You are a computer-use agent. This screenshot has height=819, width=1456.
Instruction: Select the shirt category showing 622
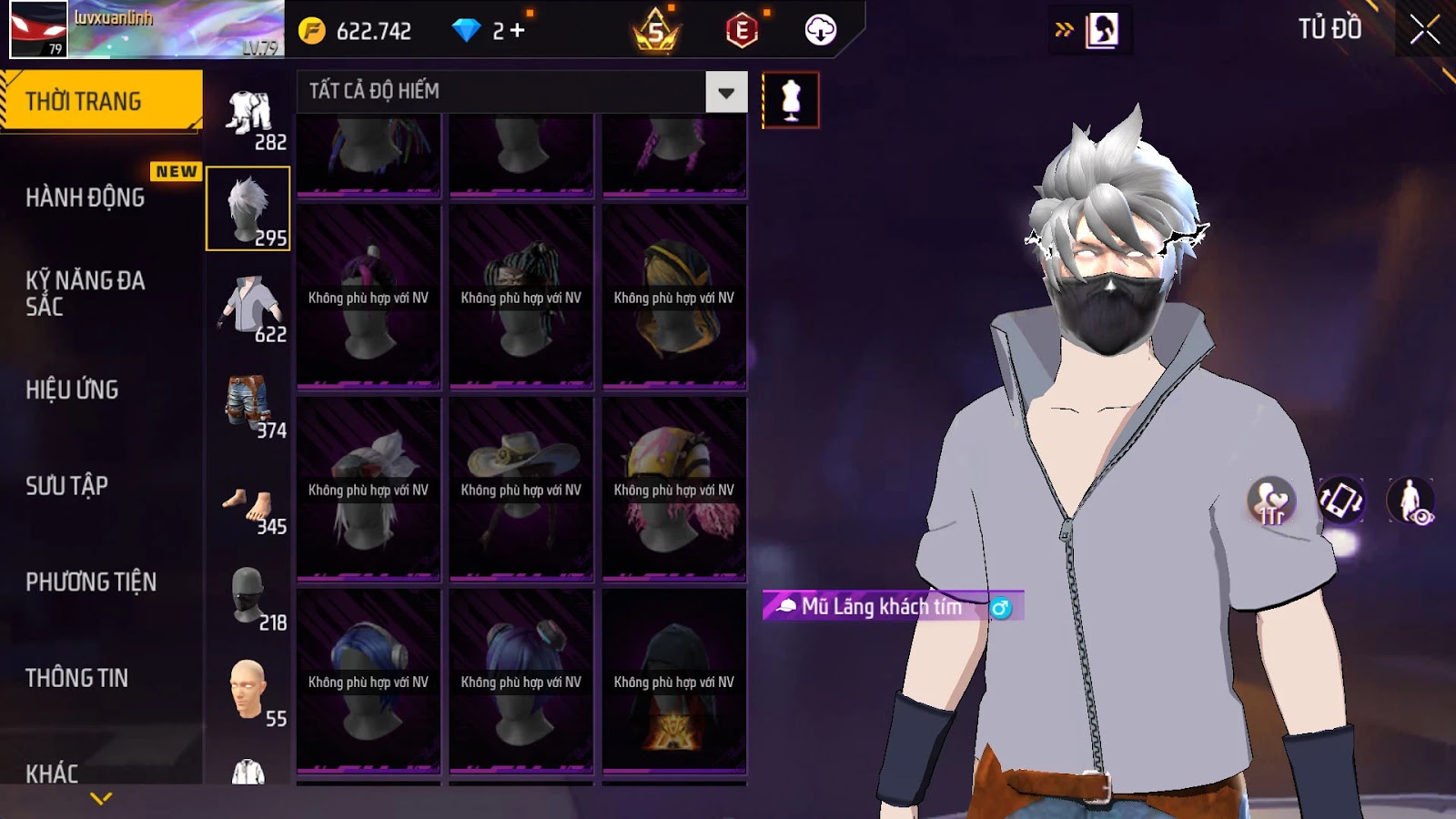click(248, 308)
